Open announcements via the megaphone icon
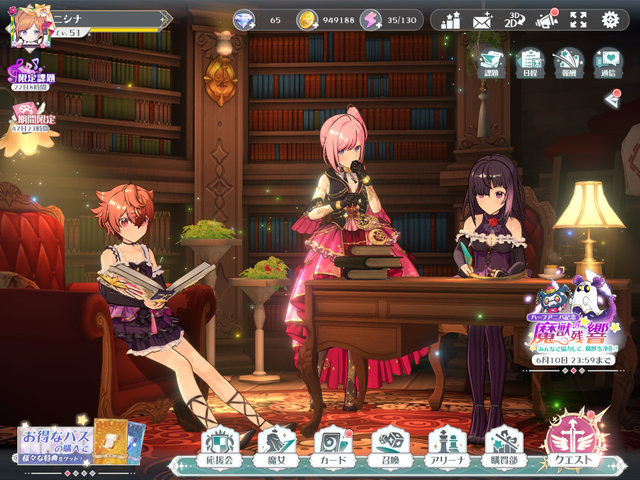The width and height of the screenshot is (640, 480). pyautogui.click(x=546, y=20)
